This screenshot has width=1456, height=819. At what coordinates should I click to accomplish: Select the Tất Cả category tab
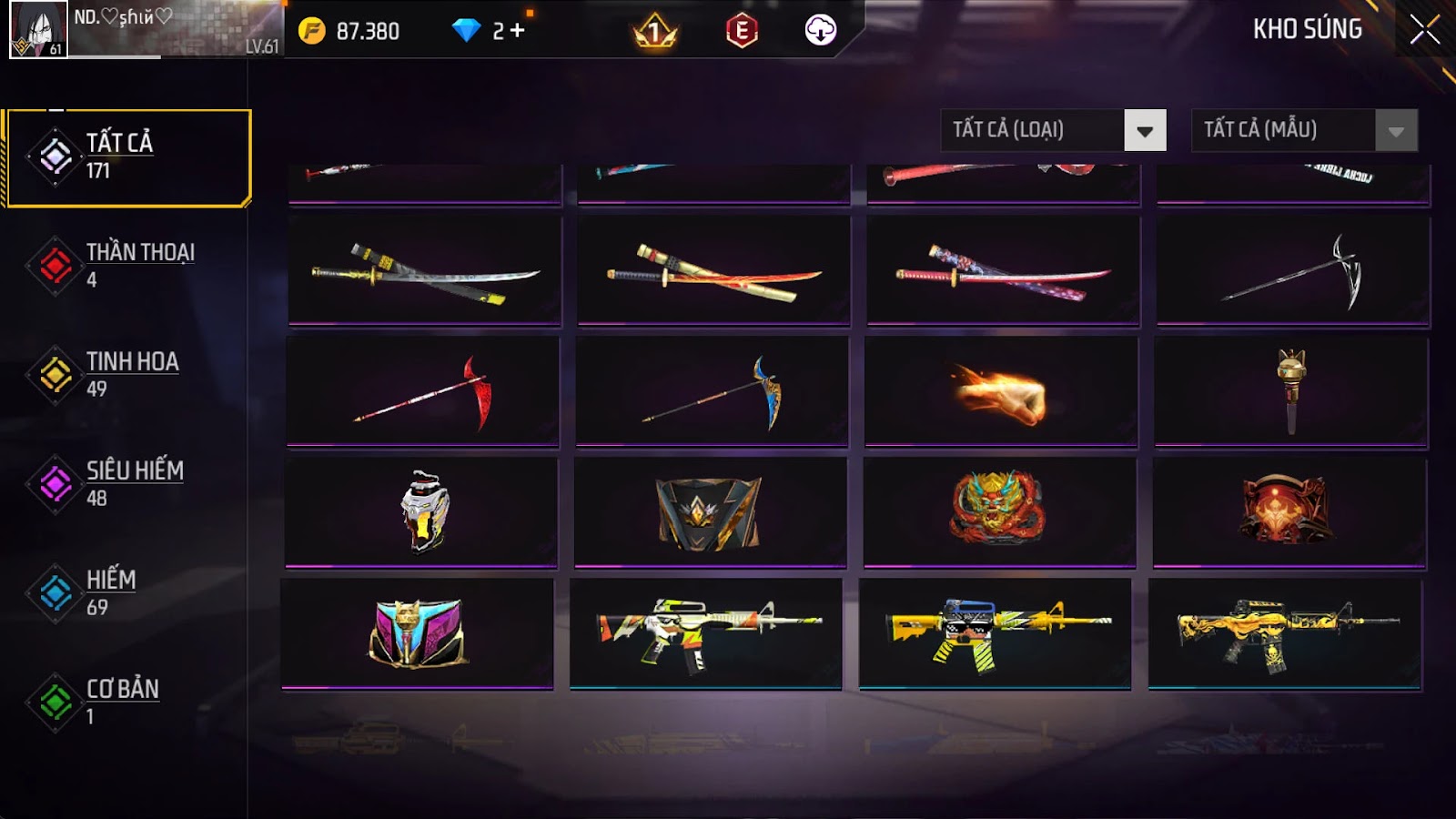(x=128, y=157)
